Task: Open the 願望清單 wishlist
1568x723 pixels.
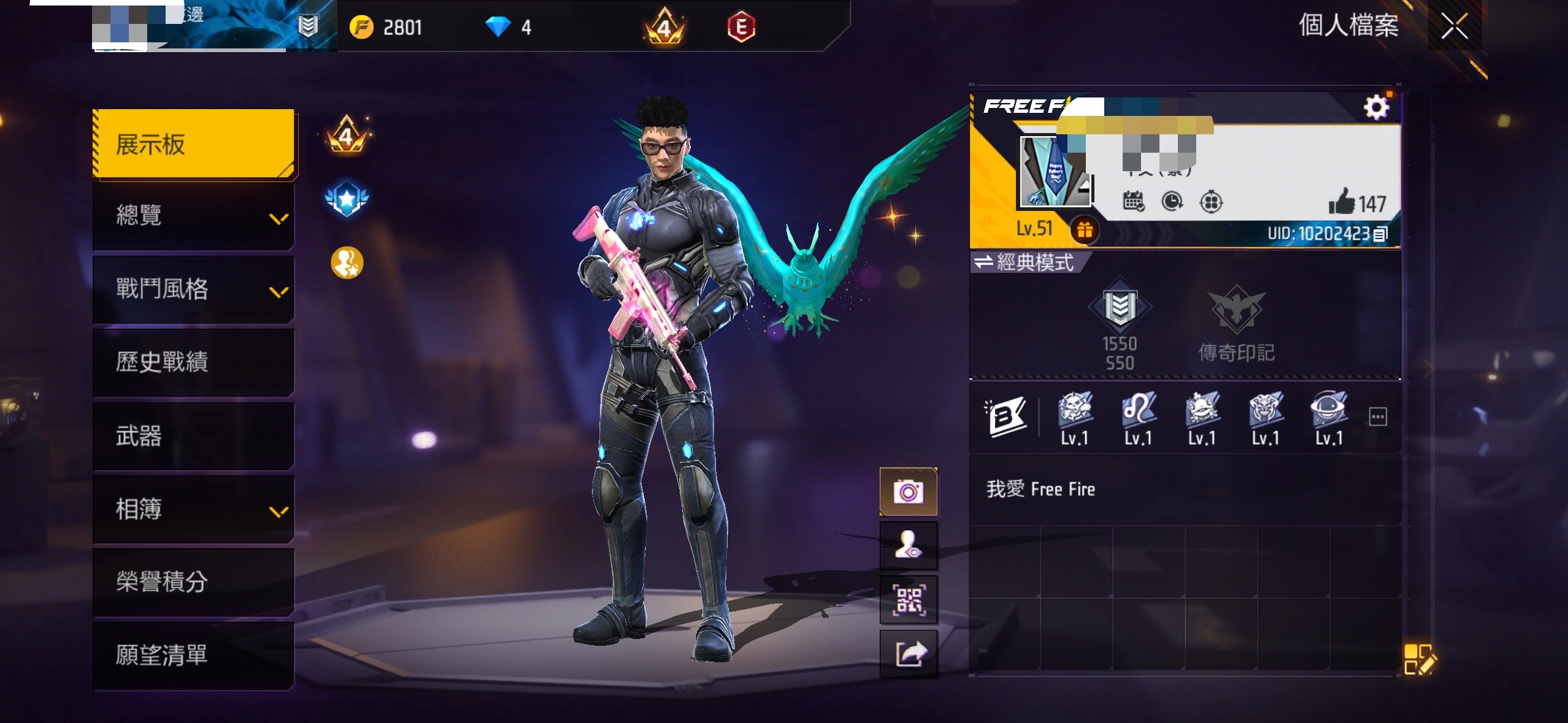Action: (194, 655)
